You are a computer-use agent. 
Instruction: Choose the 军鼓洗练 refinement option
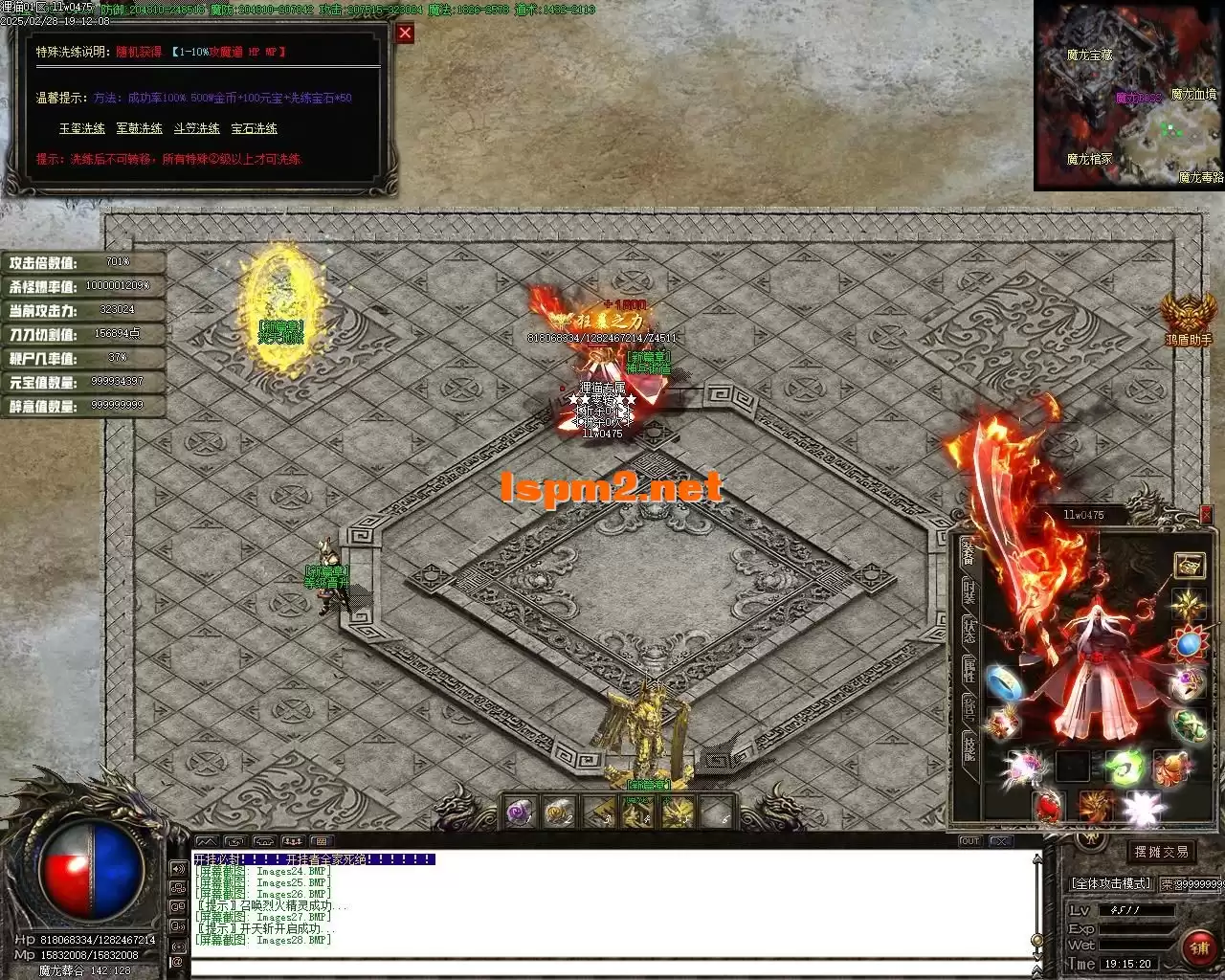[x=139, y=128]
